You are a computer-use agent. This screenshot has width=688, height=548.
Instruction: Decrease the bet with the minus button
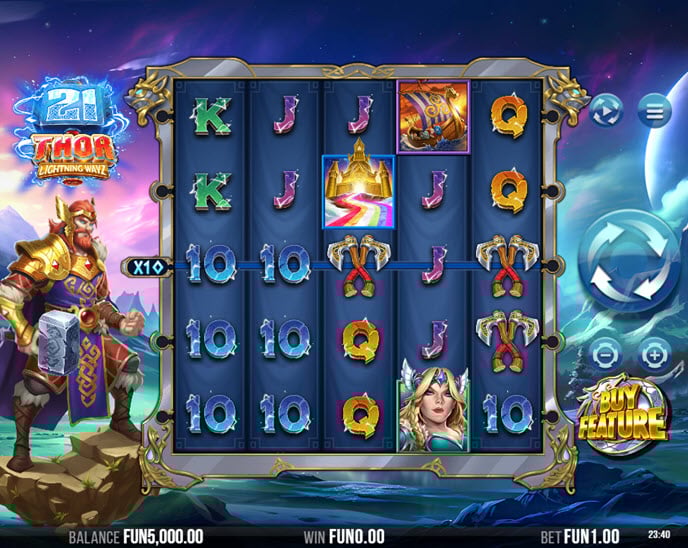point(604,354)
